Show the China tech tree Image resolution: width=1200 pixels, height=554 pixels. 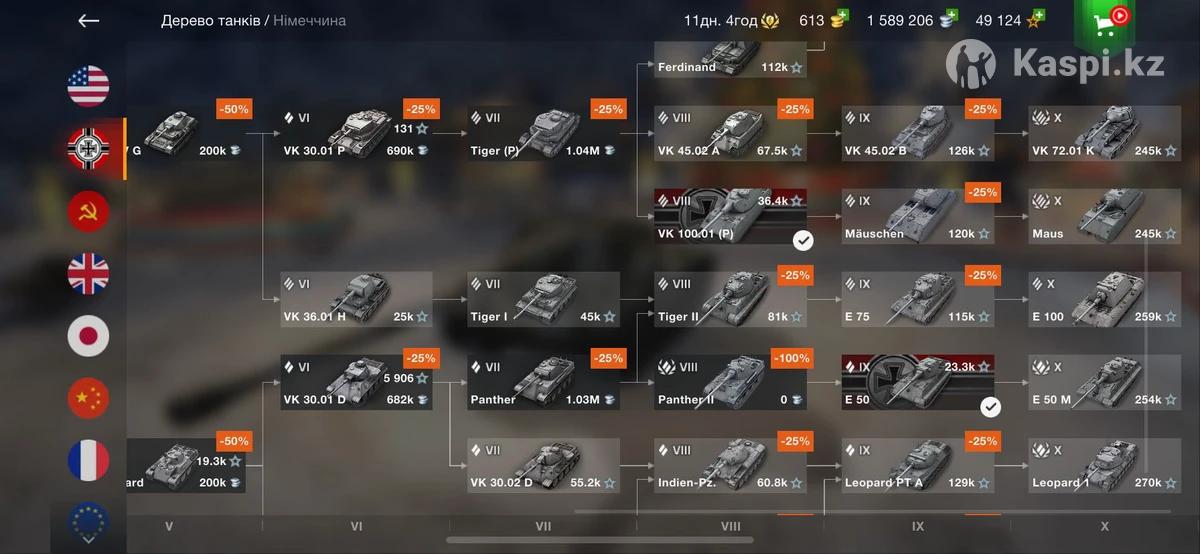pyautogui.click(x=88, y=398)
